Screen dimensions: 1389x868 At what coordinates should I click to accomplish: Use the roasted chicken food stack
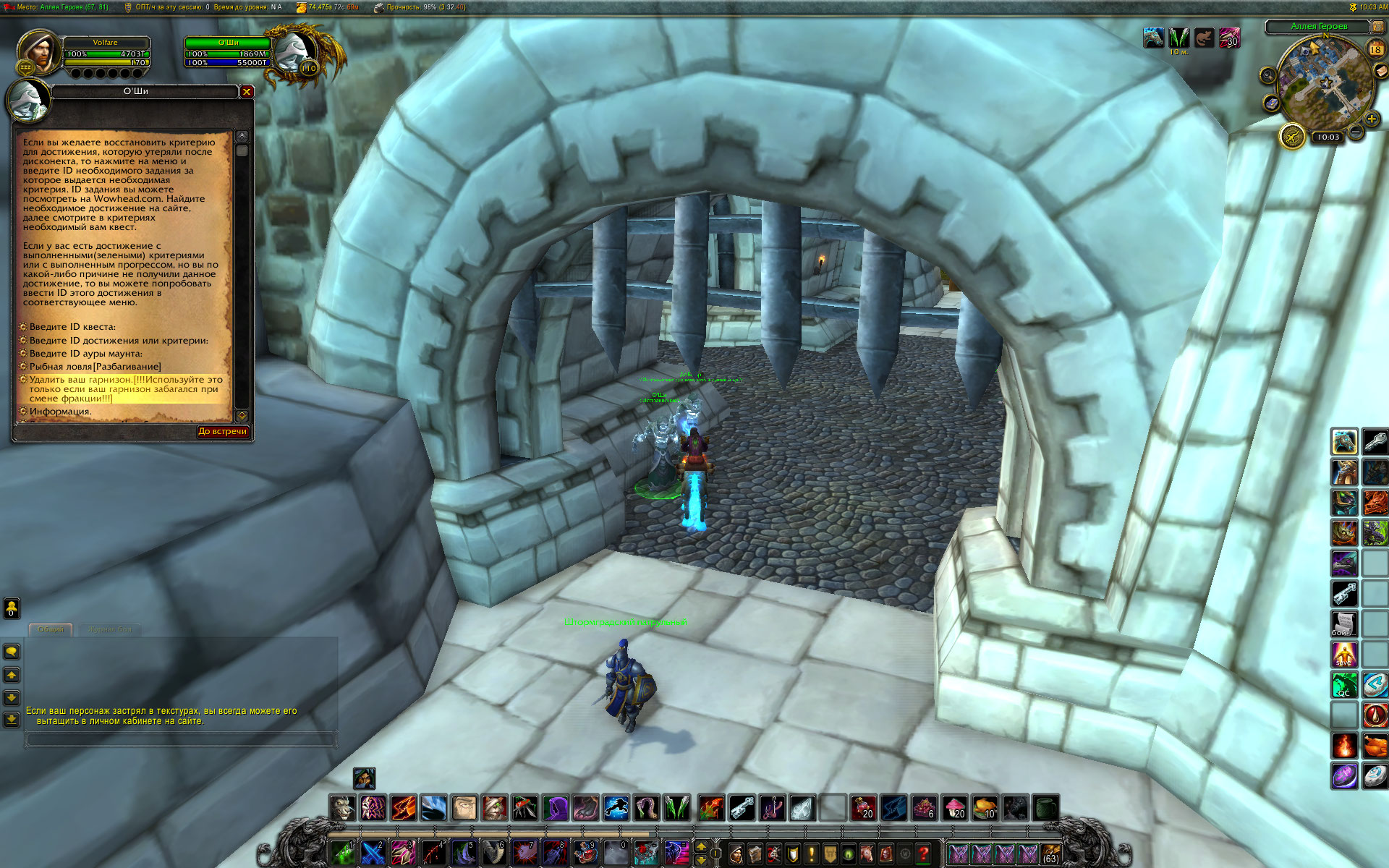click(x=984, y=808)
